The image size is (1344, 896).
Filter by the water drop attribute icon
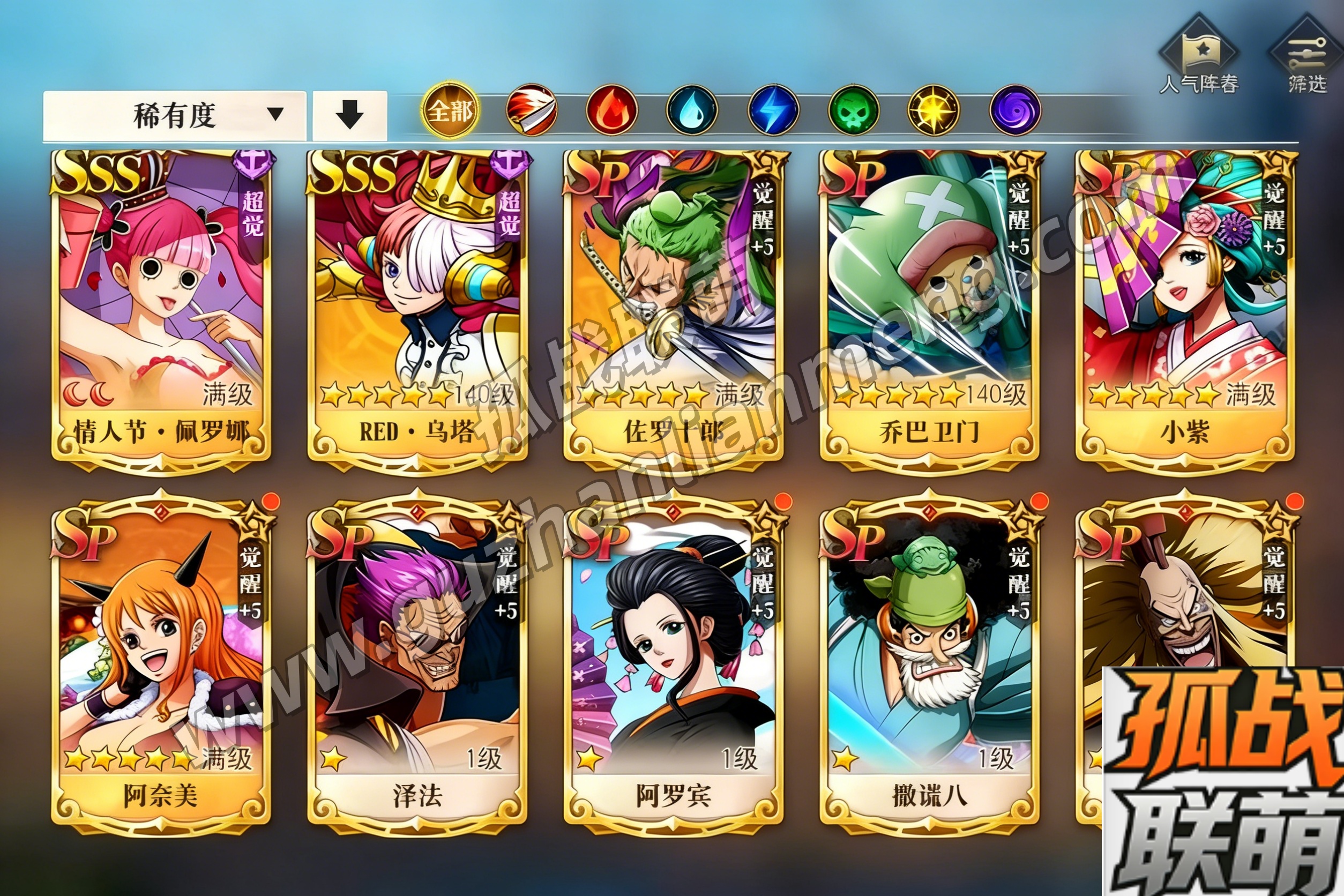tap(691, 110)
